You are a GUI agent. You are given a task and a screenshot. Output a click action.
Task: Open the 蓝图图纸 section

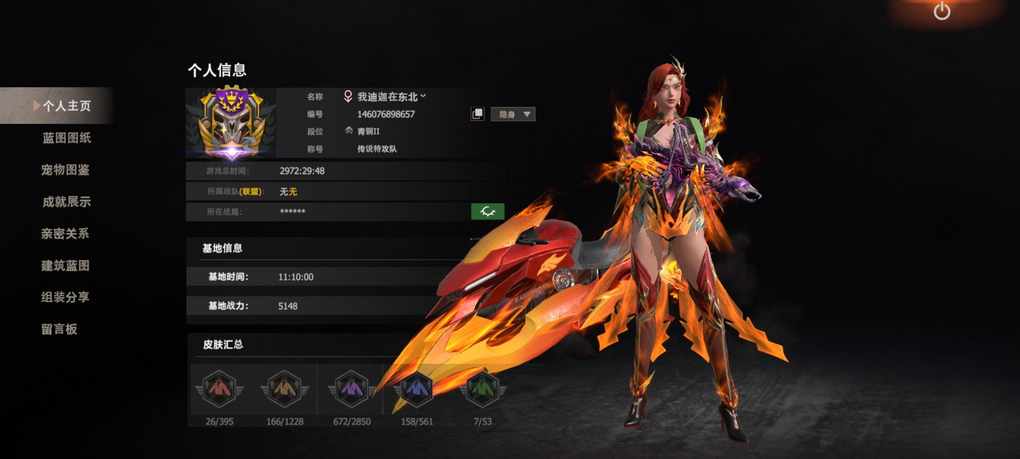(x=66, y=138)
